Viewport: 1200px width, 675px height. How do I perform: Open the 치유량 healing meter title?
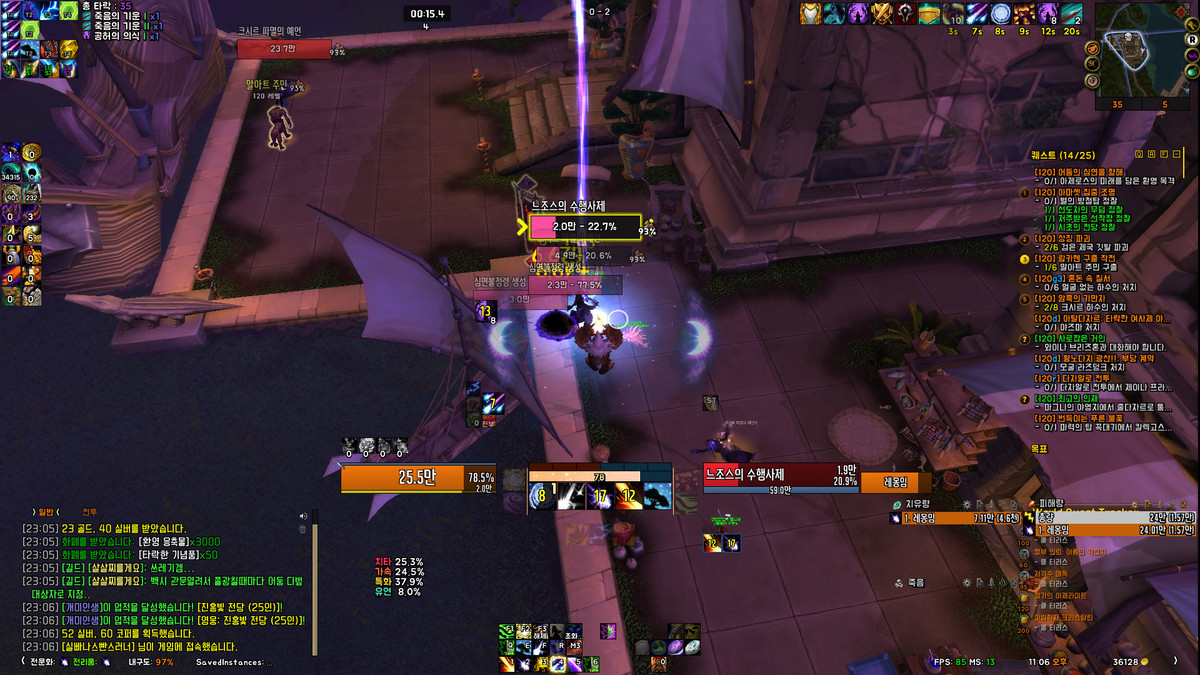pyautogui.click(x=918, y=505)
